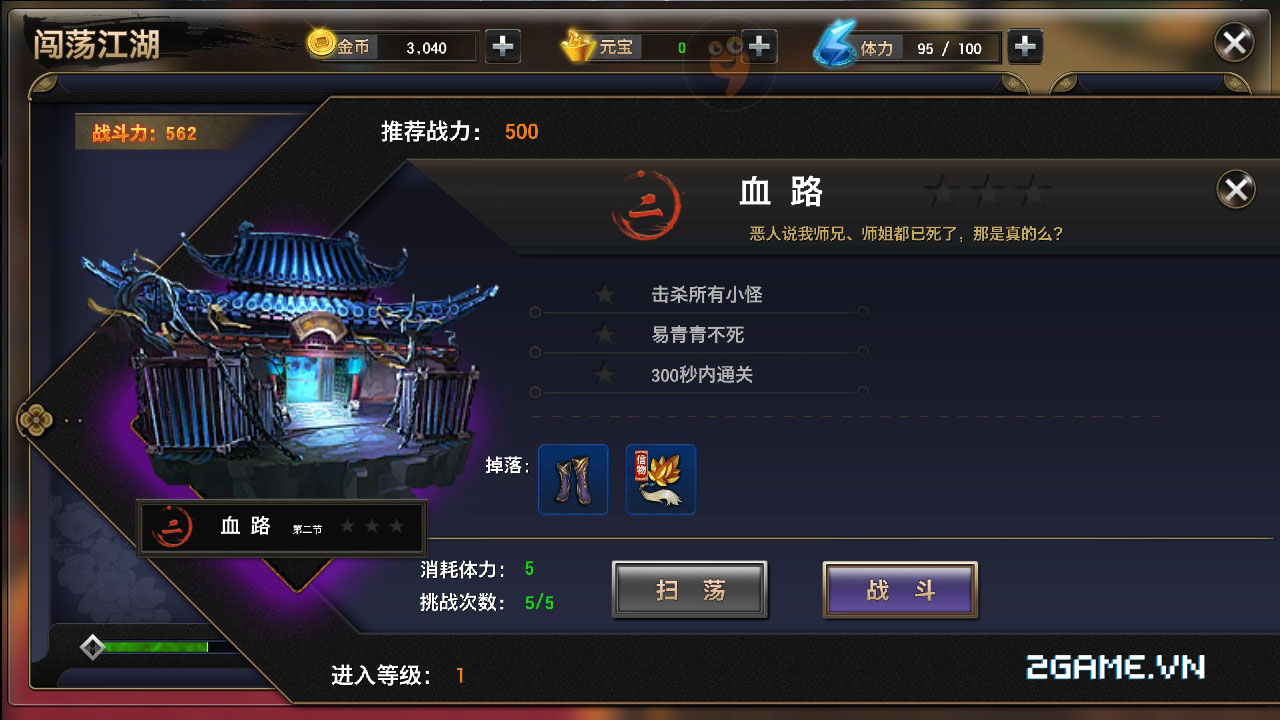The width and height of the screenshot is (1280, 720).
Task: Click the gold coin 金币 icon
Action: (324, 46)
